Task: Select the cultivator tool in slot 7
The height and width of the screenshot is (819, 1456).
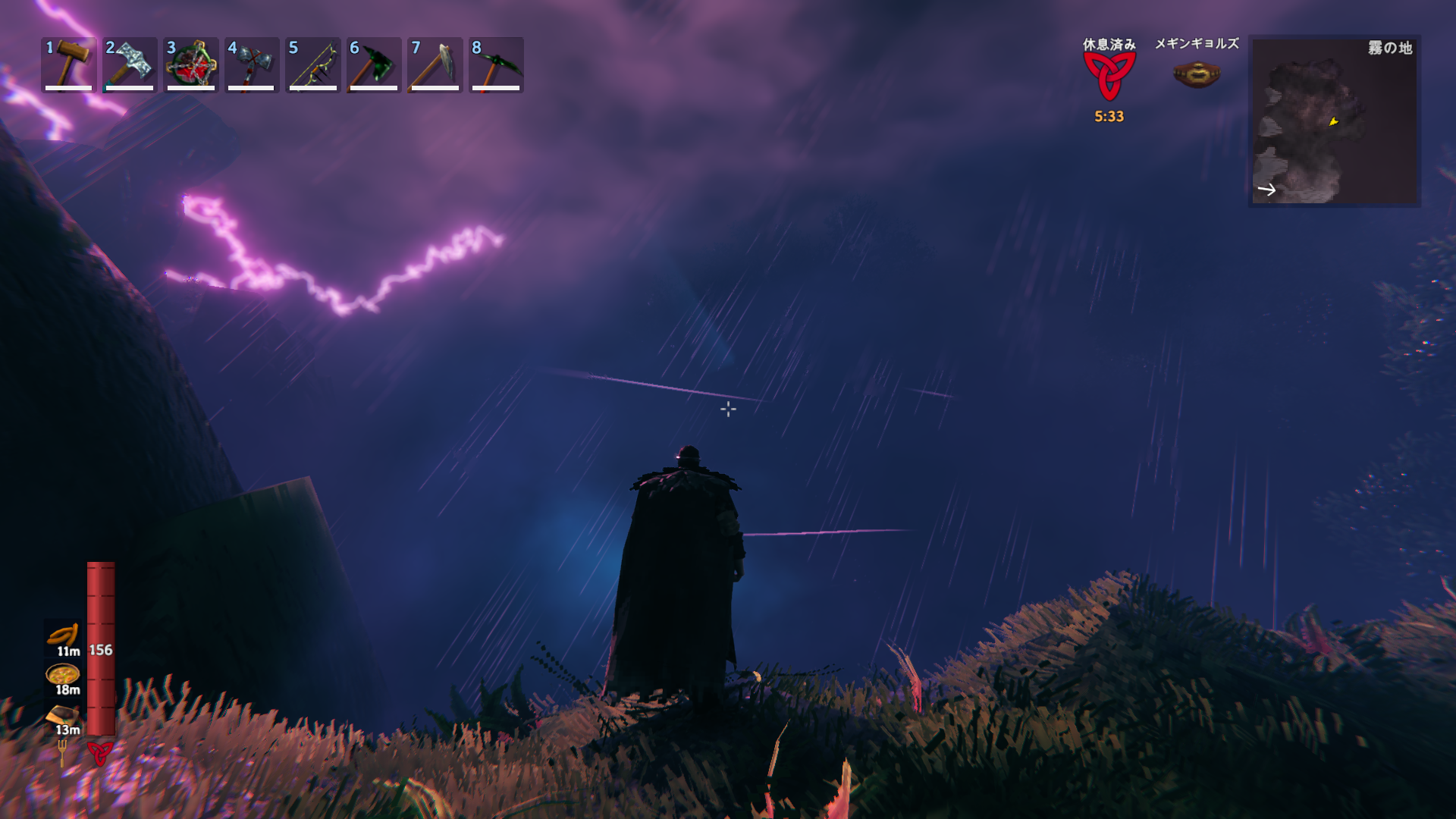Action: pos(435,64)
